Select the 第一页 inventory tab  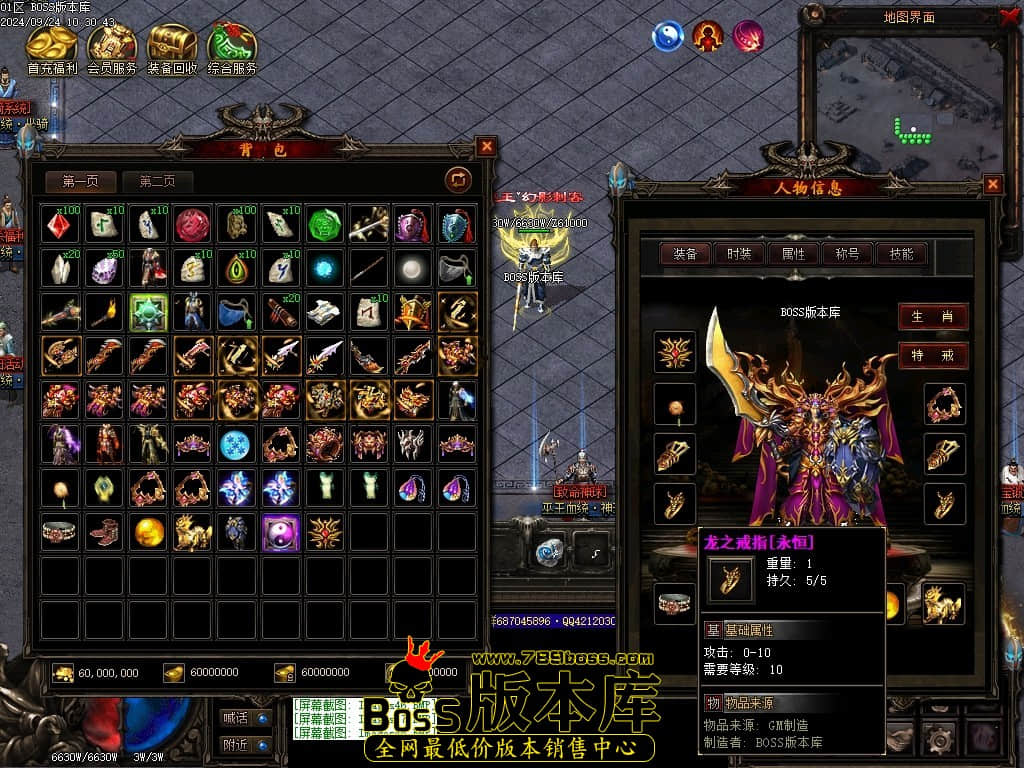click(x=81, y=181)
